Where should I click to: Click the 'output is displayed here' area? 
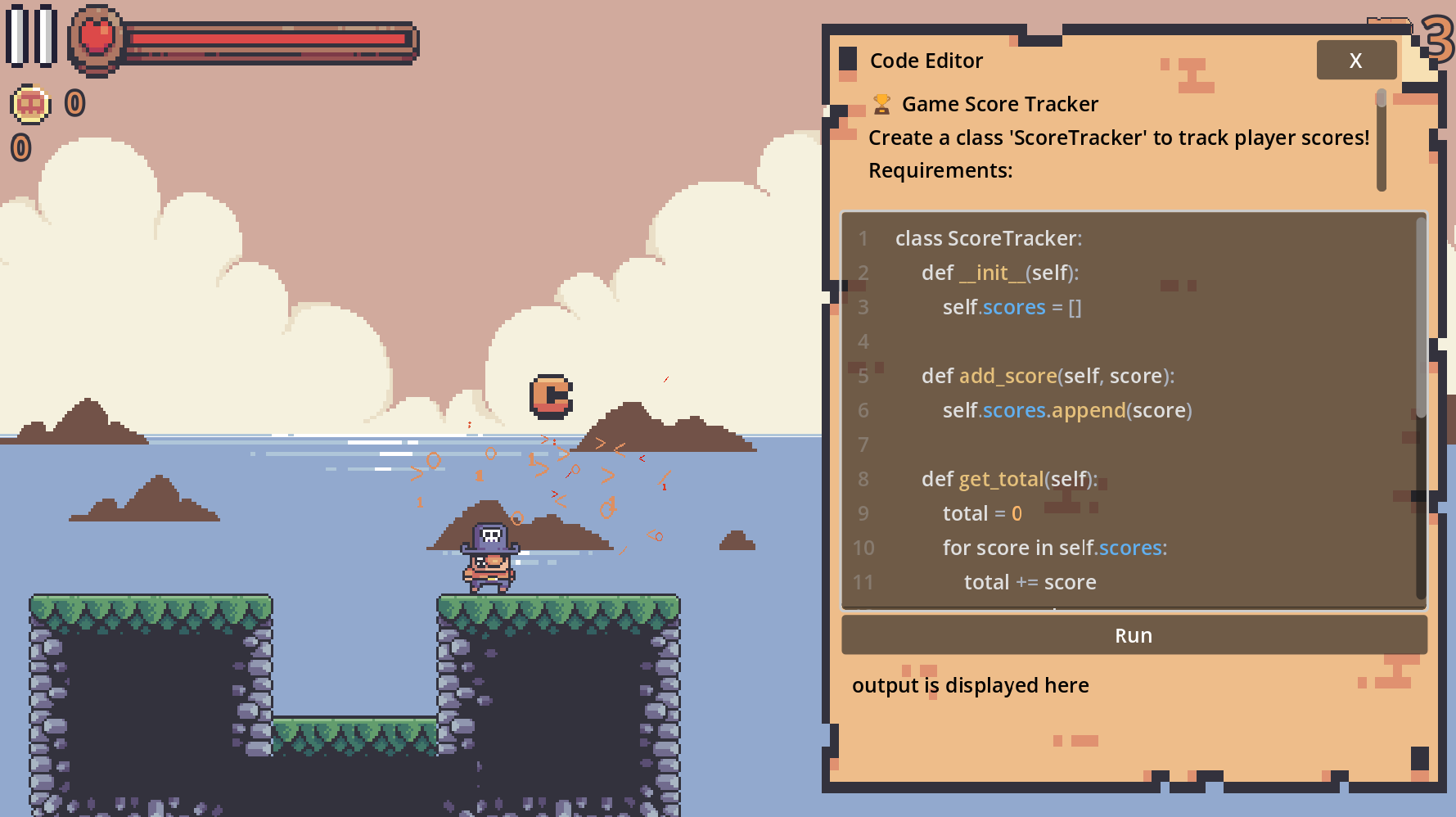971,685
